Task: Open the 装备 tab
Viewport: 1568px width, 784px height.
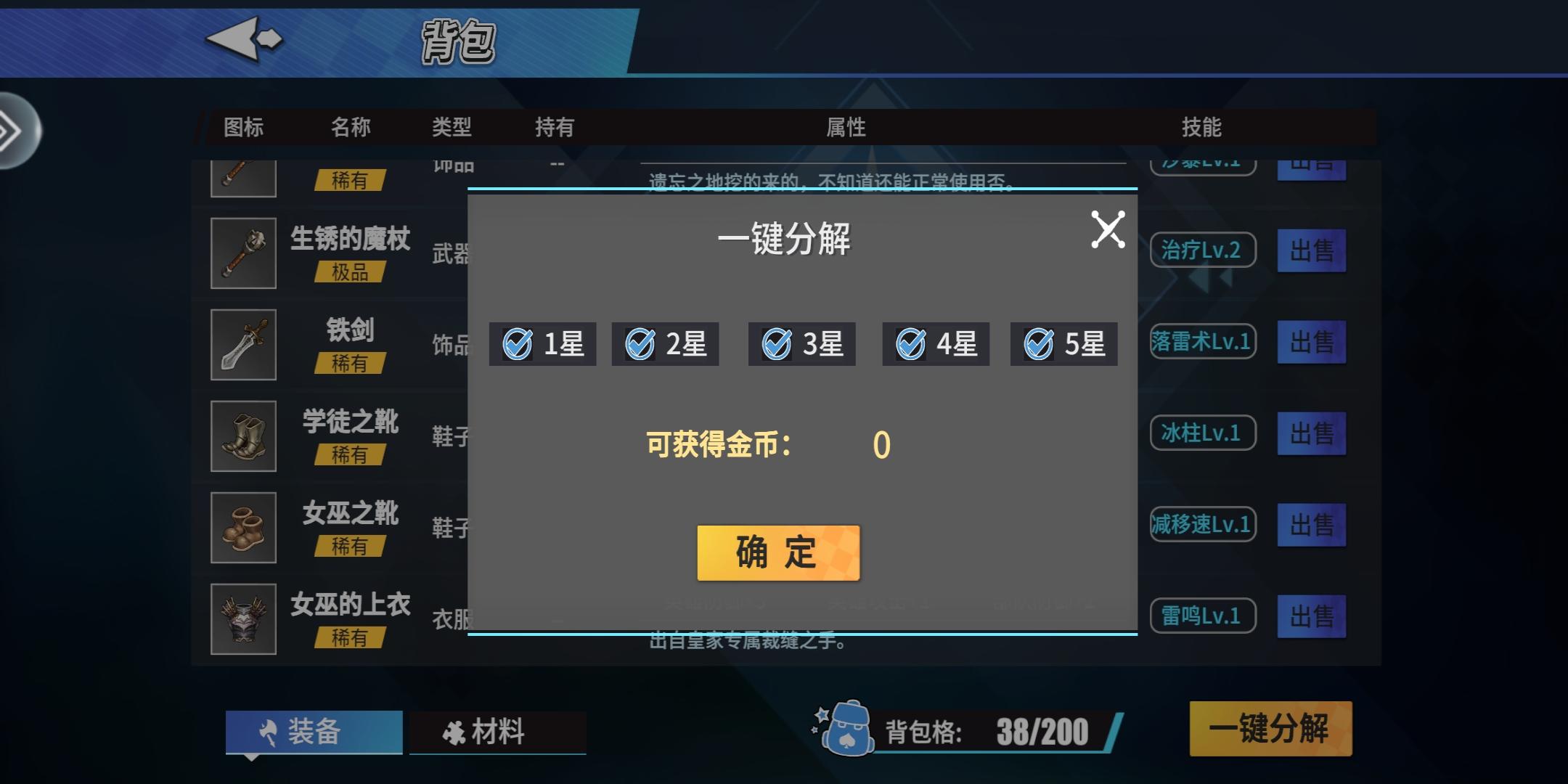Action: click(x=314, y=732)
